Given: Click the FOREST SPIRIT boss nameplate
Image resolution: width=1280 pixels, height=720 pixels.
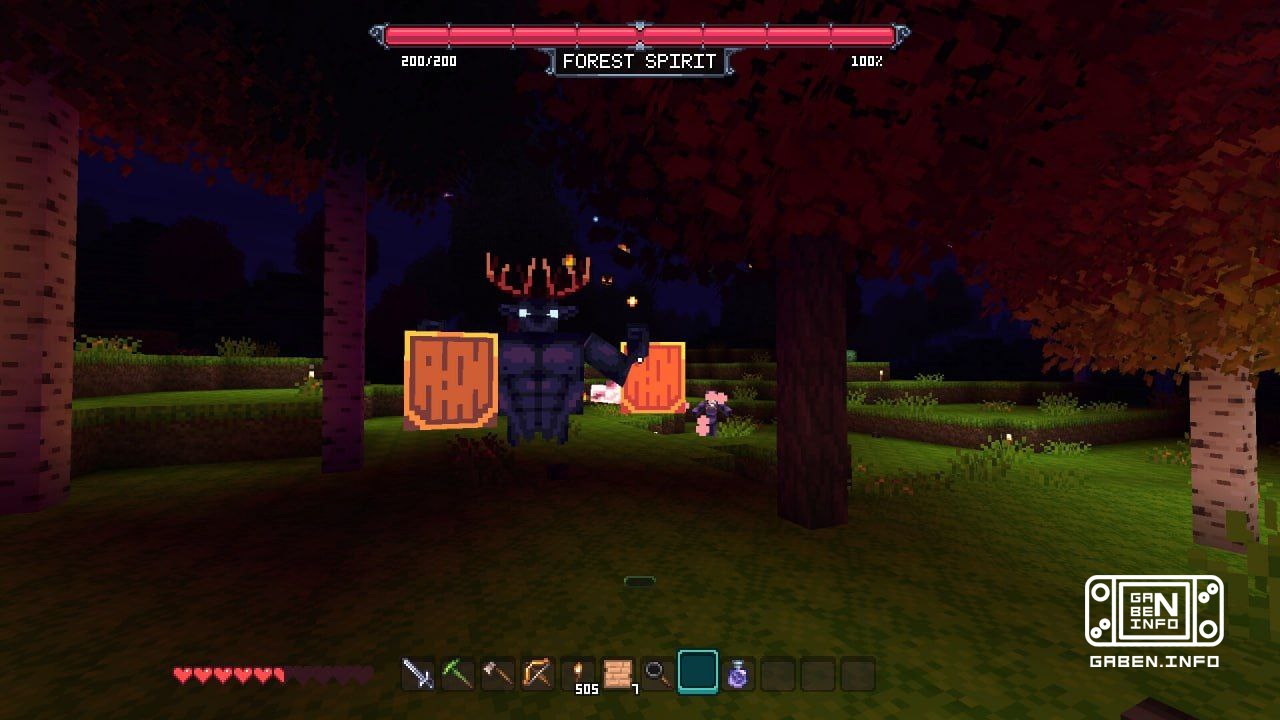Looking at the screenshot, I should pyautogui.click(x=640, y=61).
